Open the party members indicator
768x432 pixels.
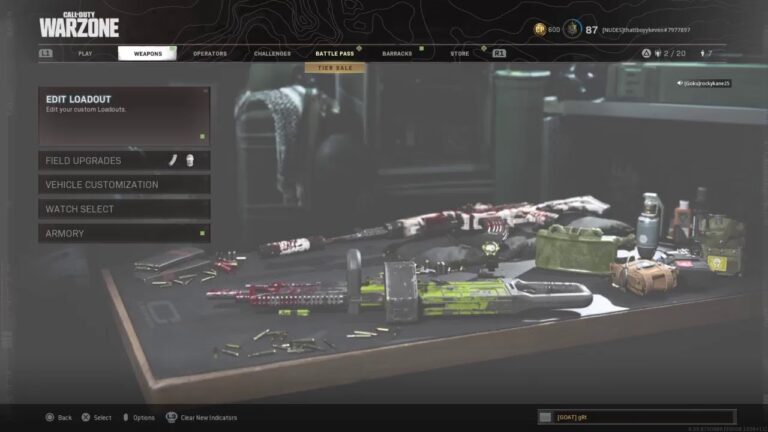click(x=666, y=53)
